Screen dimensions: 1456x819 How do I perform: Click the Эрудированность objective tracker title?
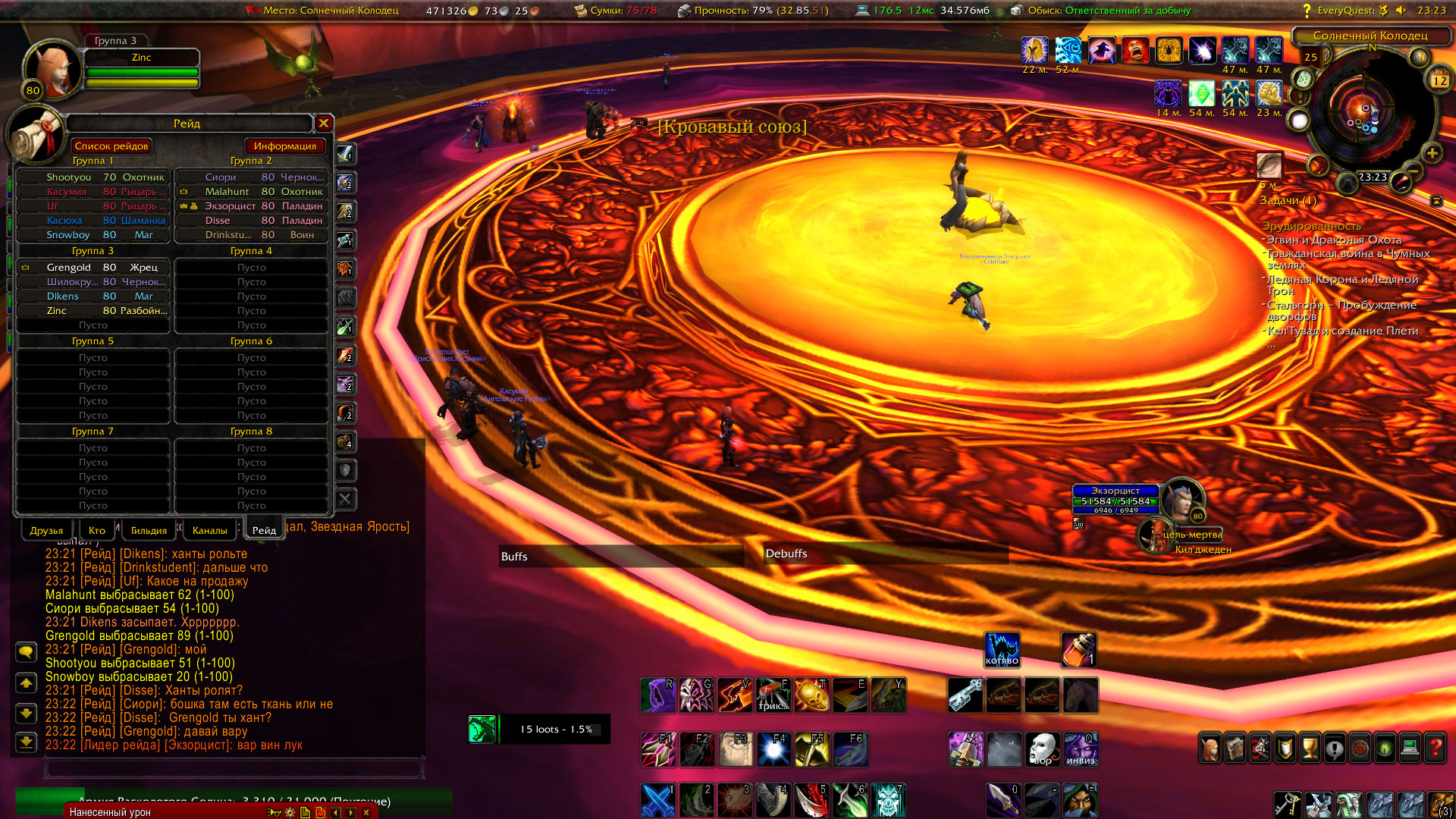click(x=1311, y=226)
